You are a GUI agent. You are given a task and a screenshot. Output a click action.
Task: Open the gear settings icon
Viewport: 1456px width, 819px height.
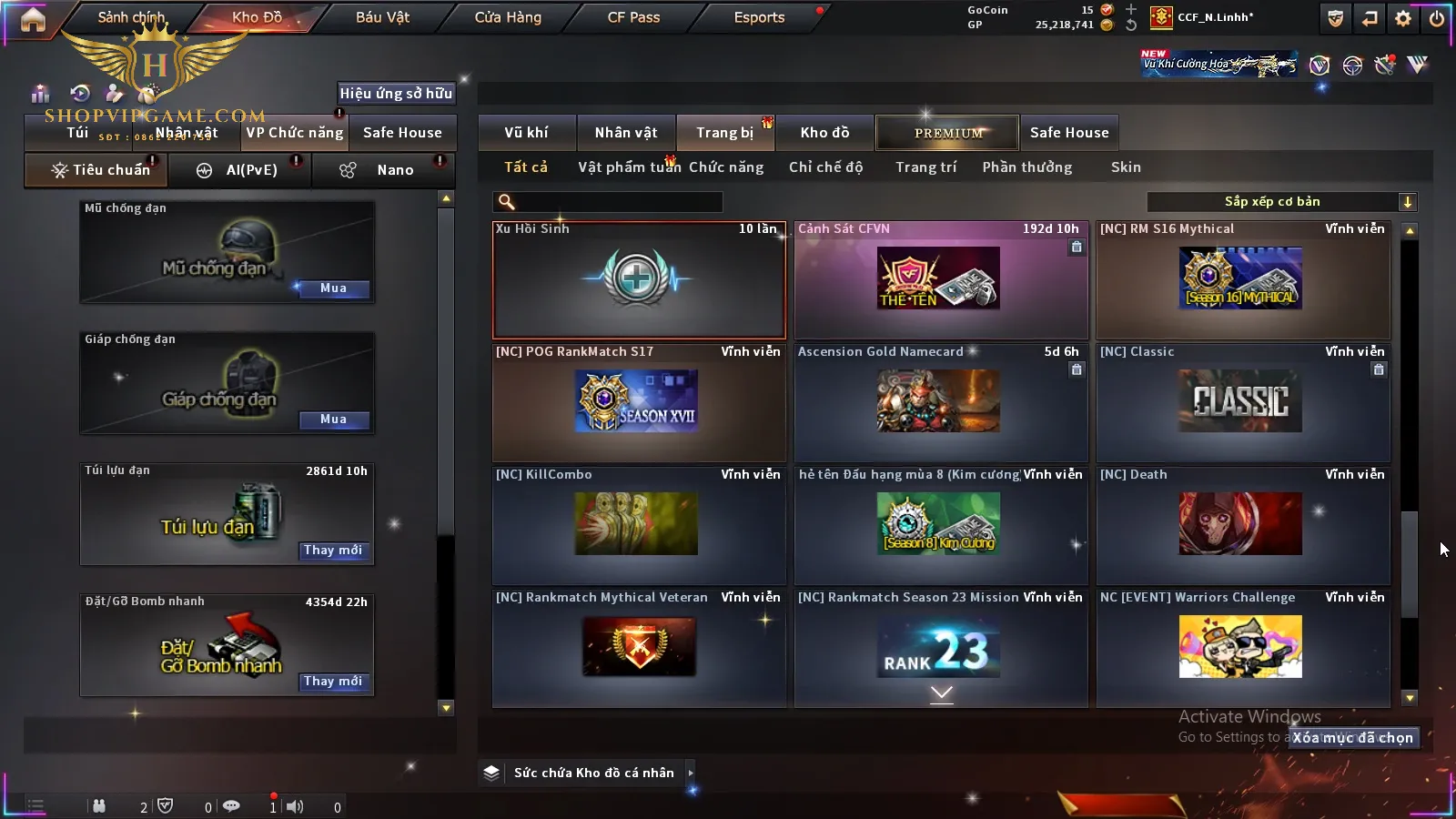pyautogui.click(x=1403, y=18)
